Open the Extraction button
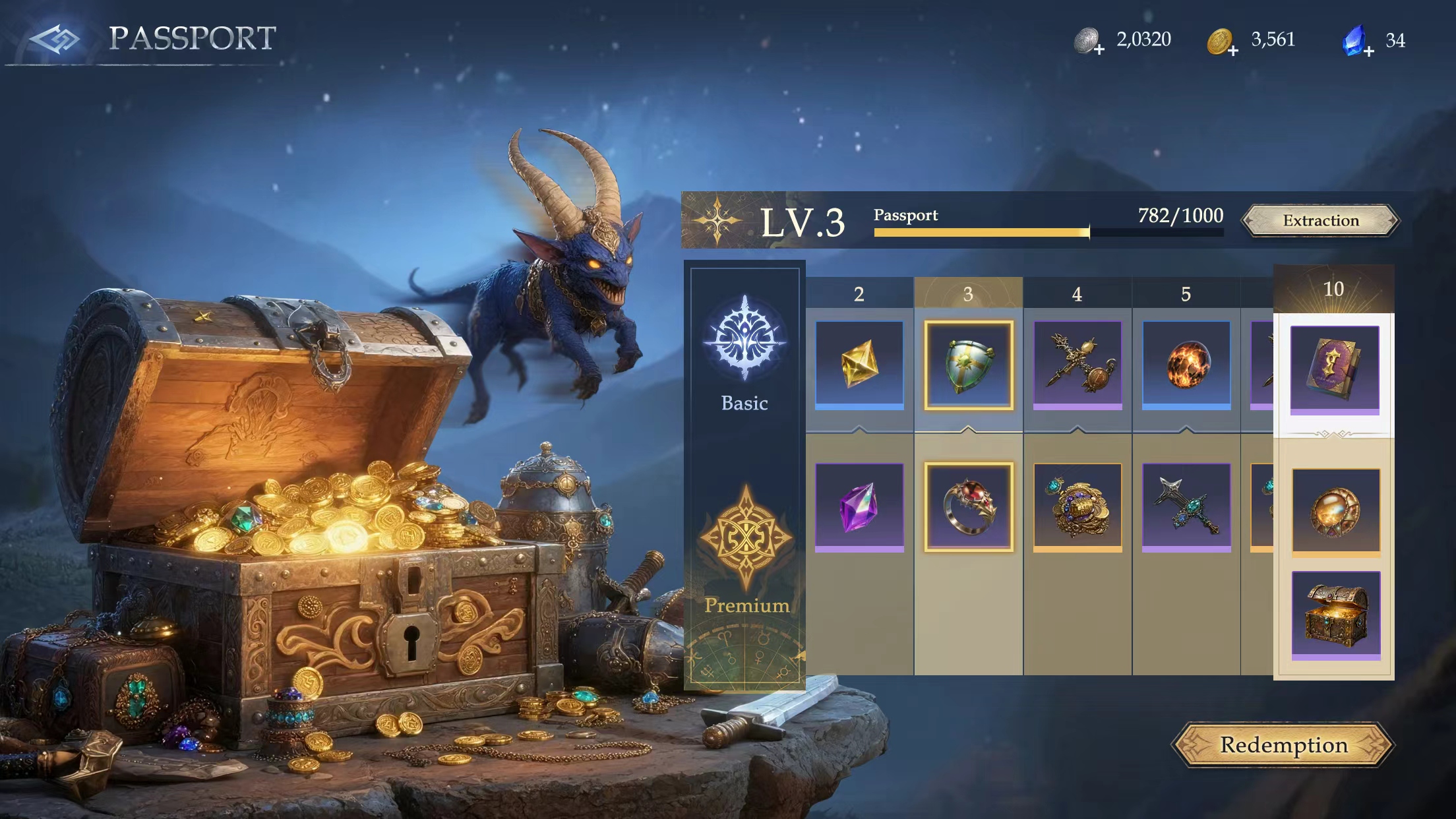This screenshot has height=819, width=1456. [1321, 220]
